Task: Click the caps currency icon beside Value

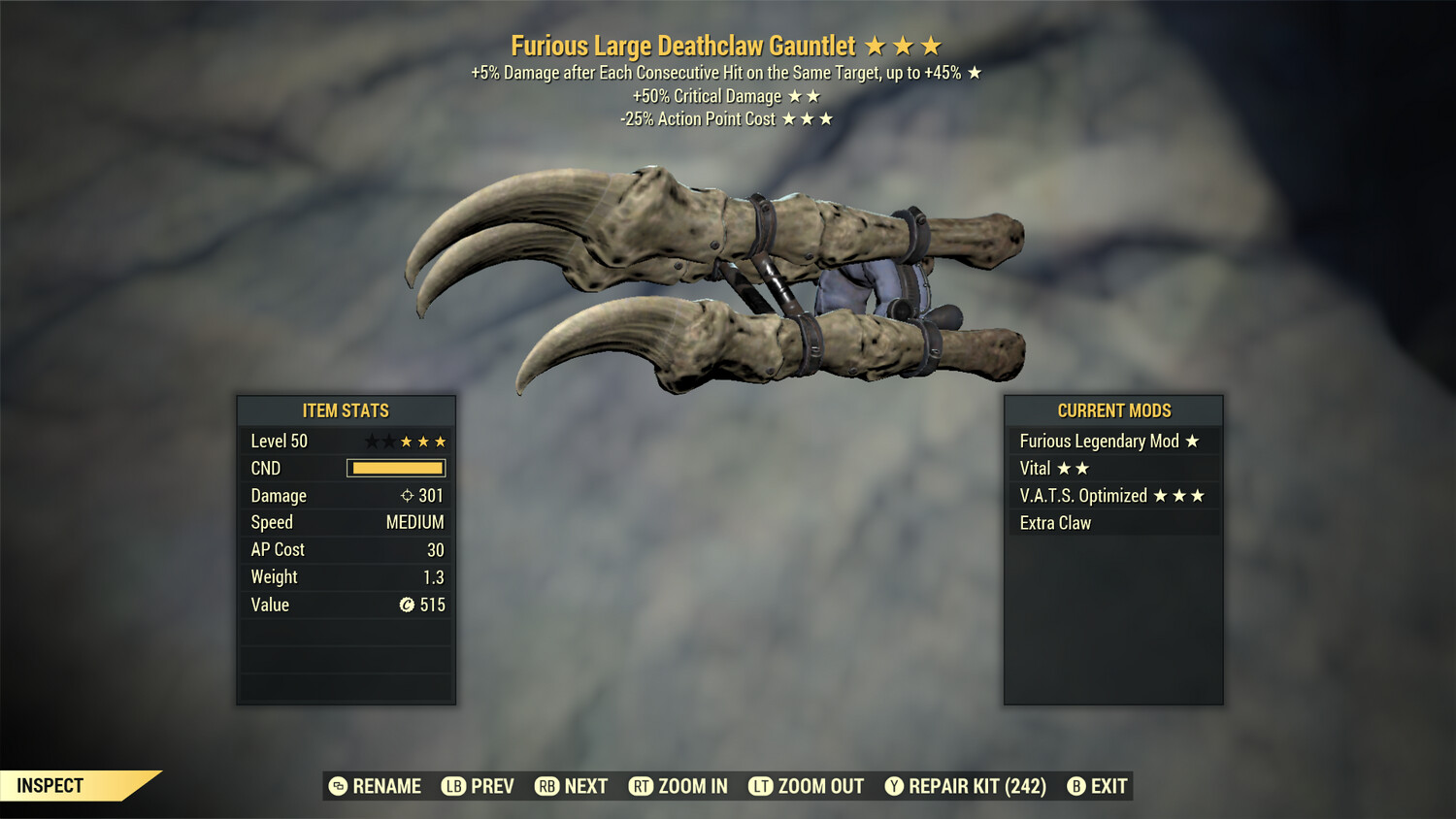Action: point(409,605)
